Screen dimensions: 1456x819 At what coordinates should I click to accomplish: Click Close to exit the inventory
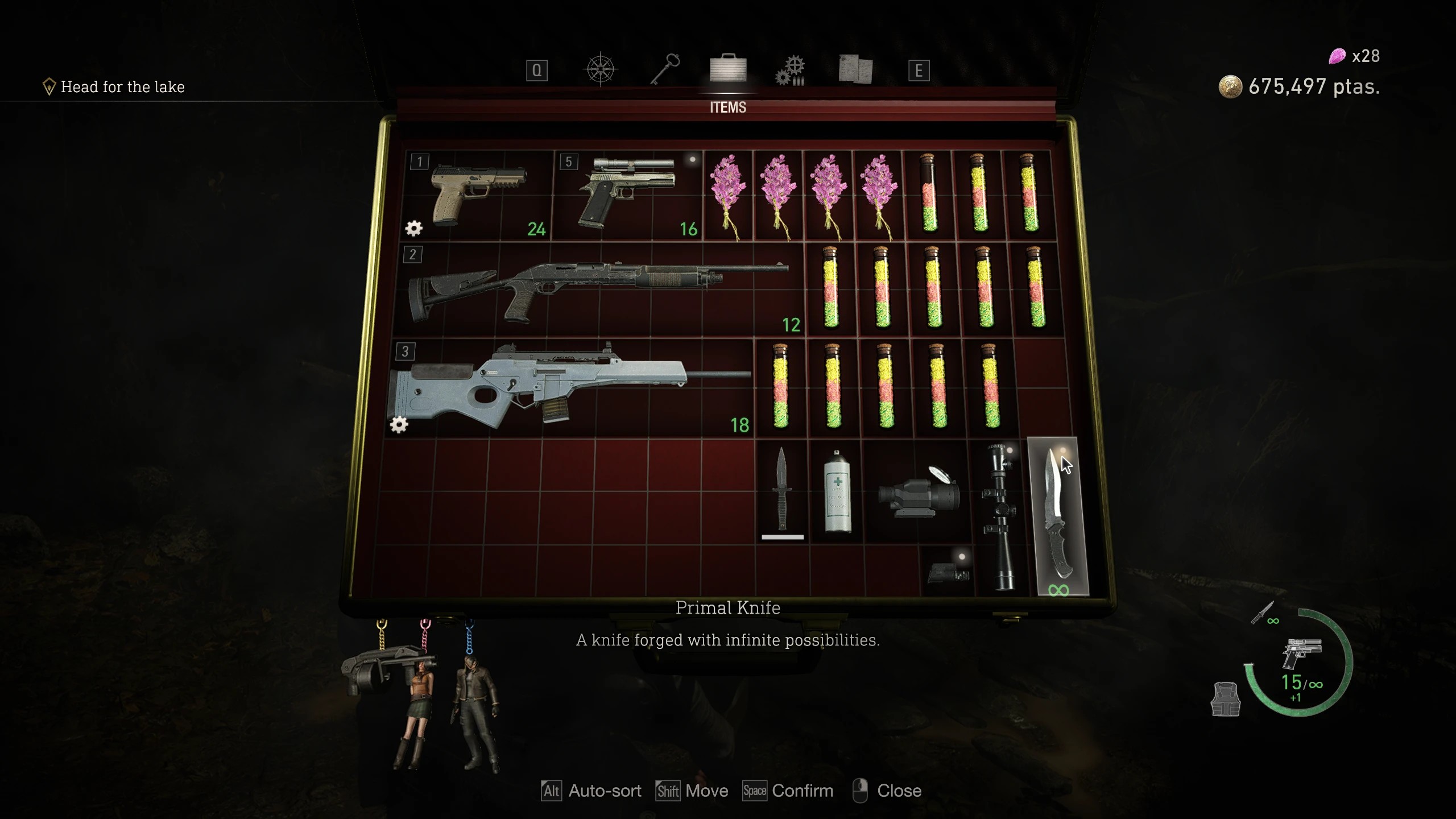900,791
